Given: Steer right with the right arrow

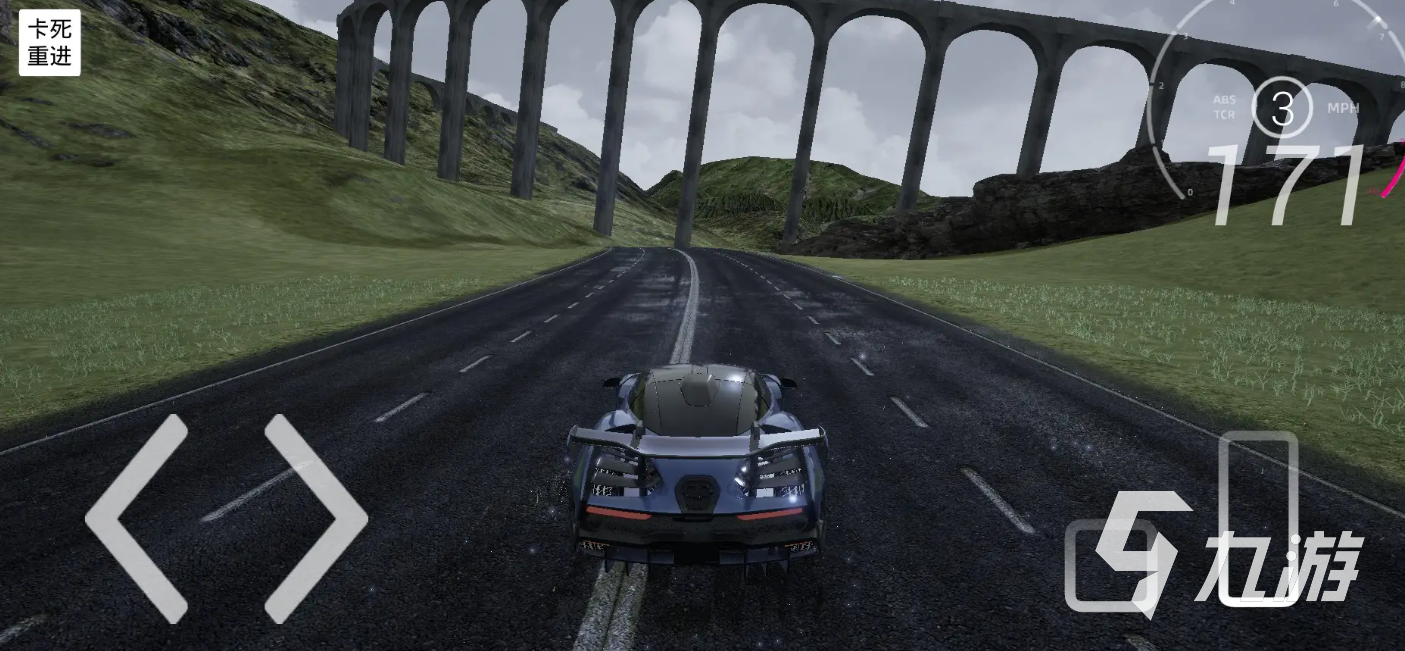Looking at the screenshot, I should pos(315,518).
